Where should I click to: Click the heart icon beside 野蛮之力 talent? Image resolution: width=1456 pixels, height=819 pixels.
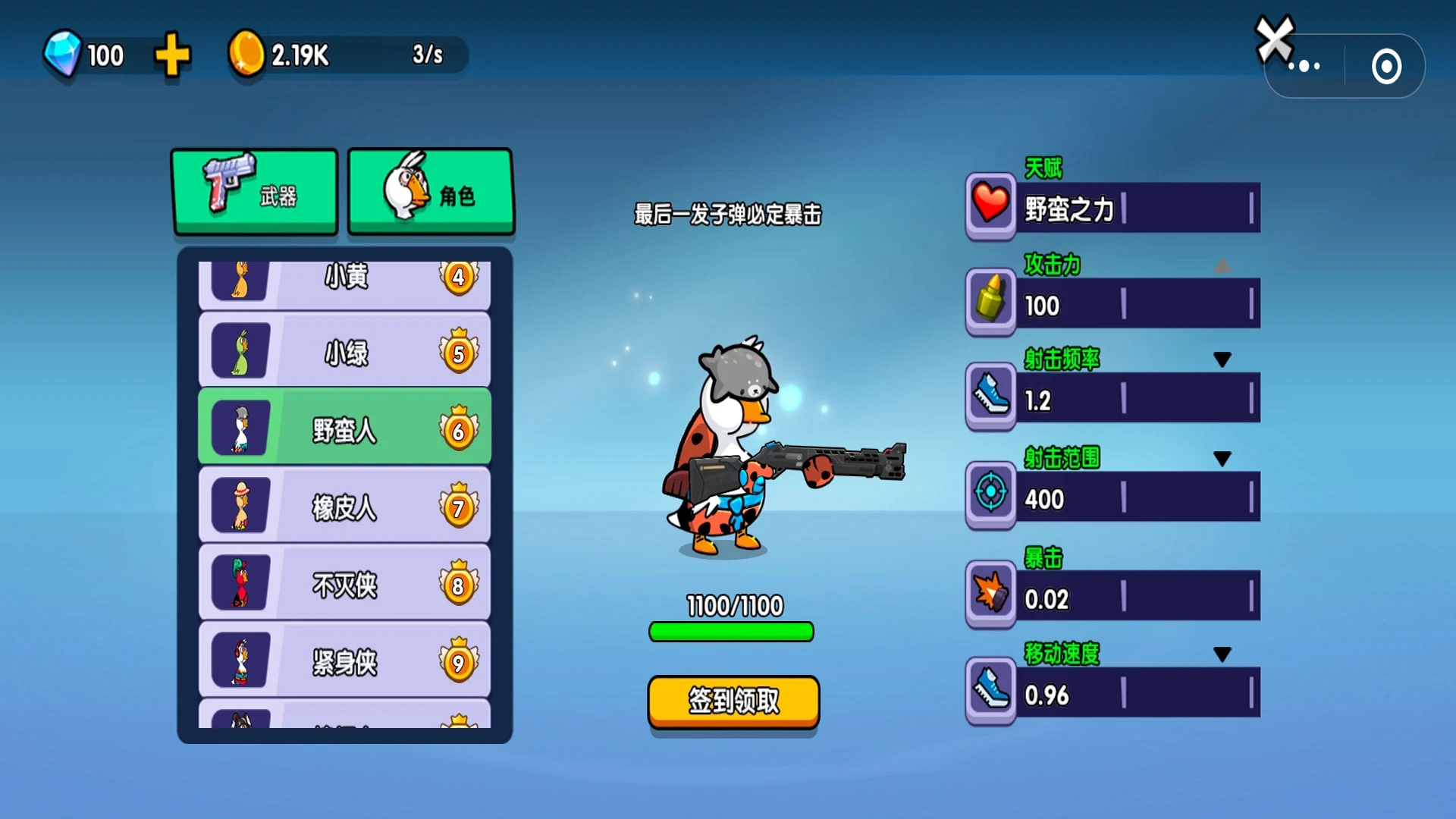pos(989,206)
